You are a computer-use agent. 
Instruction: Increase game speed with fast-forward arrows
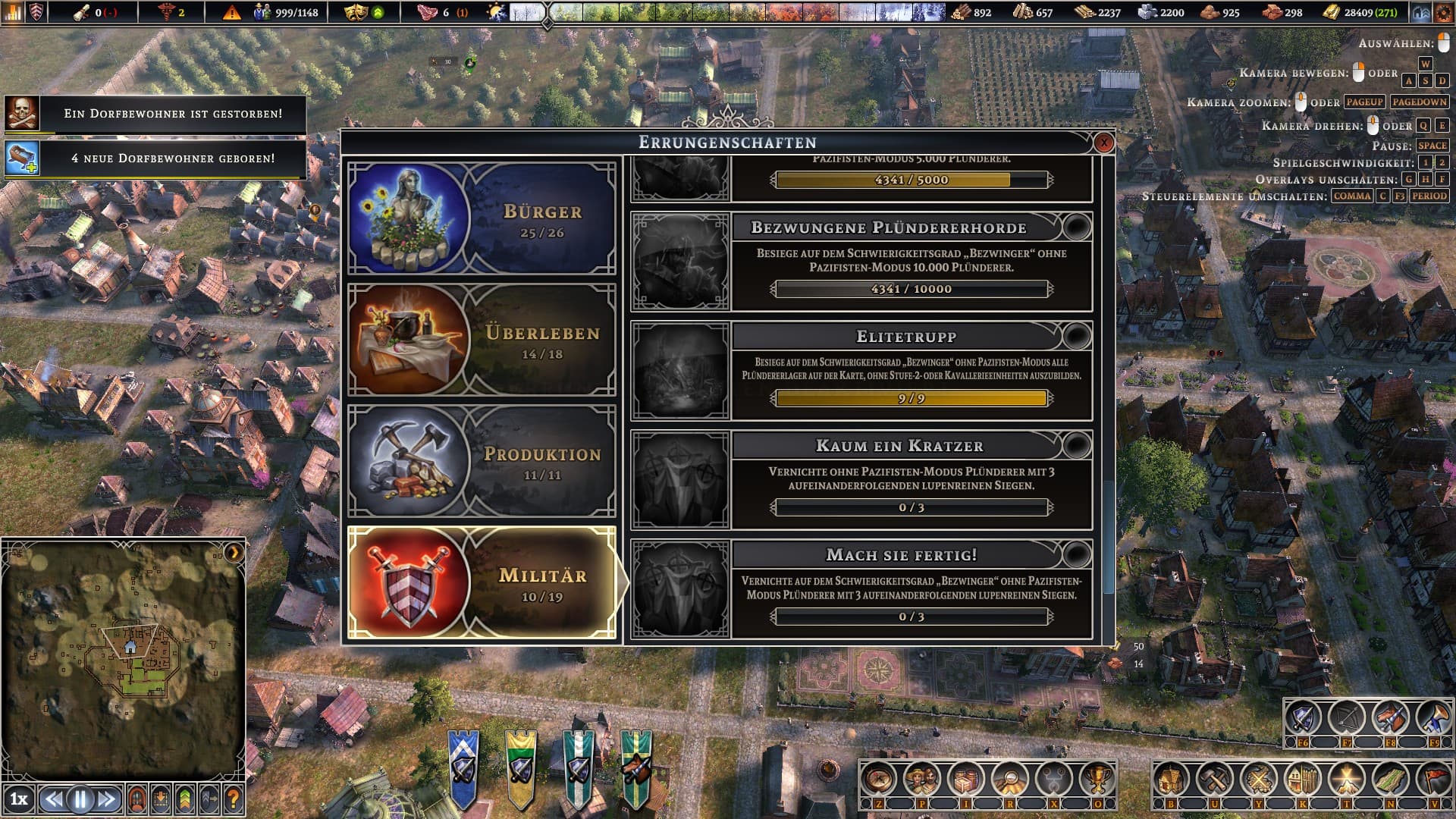[x=107, y=799]
